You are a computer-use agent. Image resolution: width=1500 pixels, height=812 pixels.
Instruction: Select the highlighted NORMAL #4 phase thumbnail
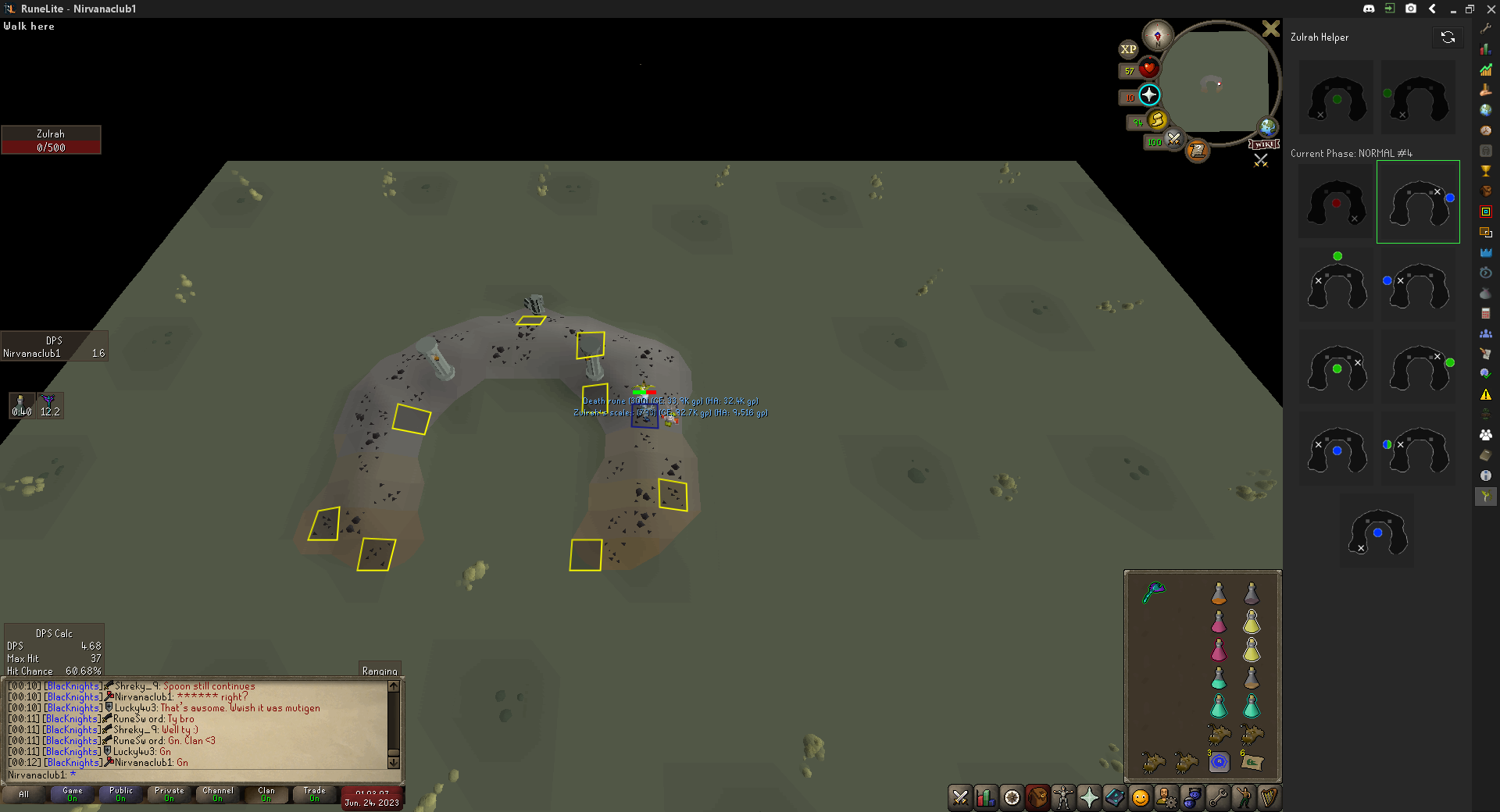[x=1418, y=201]
